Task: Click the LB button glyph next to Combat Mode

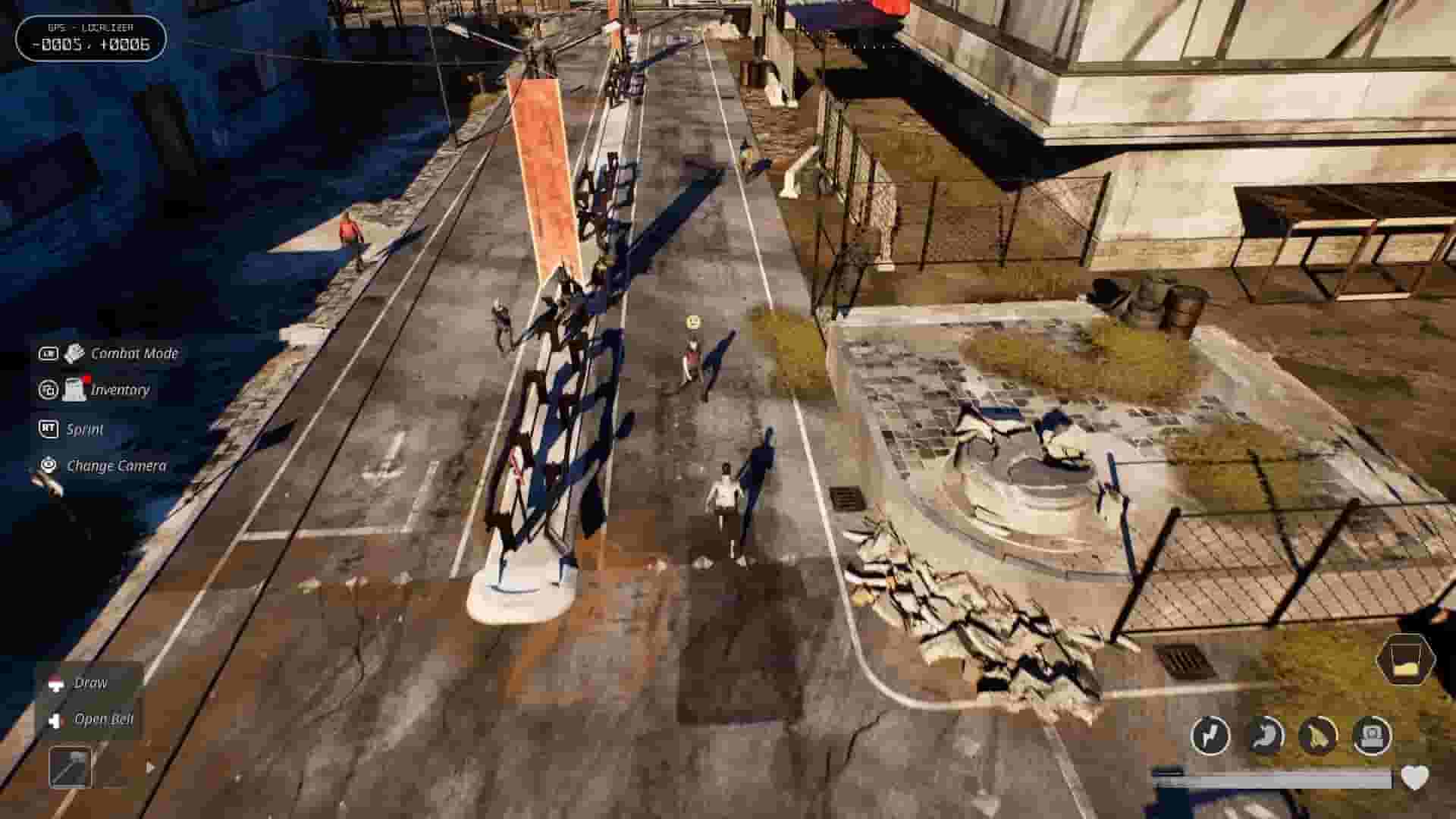Action: click(x=47, y=353)
